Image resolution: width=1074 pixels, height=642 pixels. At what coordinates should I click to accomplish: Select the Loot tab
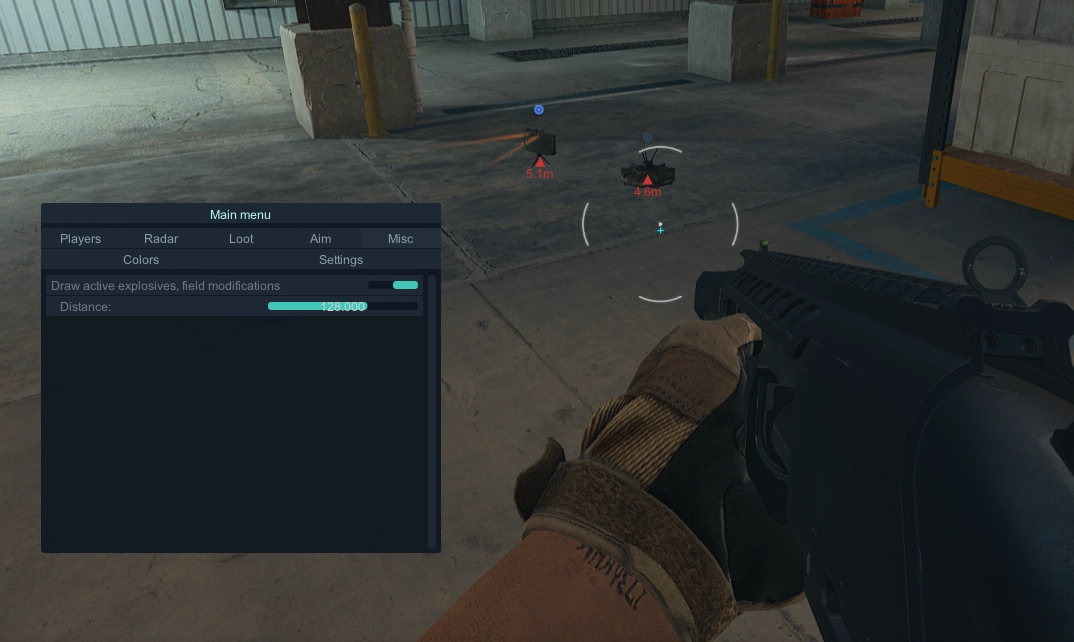click(x=241, y=239)
